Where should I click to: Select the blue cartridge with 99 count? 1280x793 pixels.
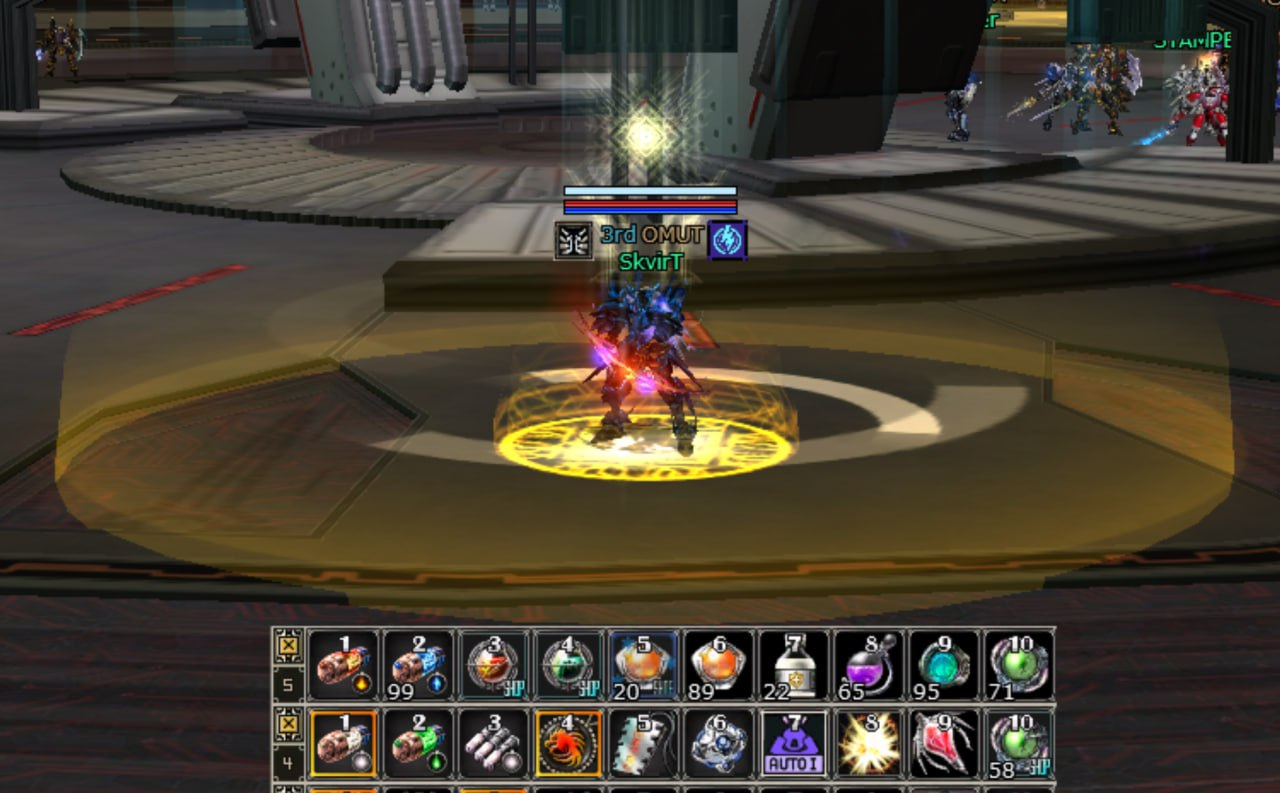pyautogui.click(x=418, y=665)
